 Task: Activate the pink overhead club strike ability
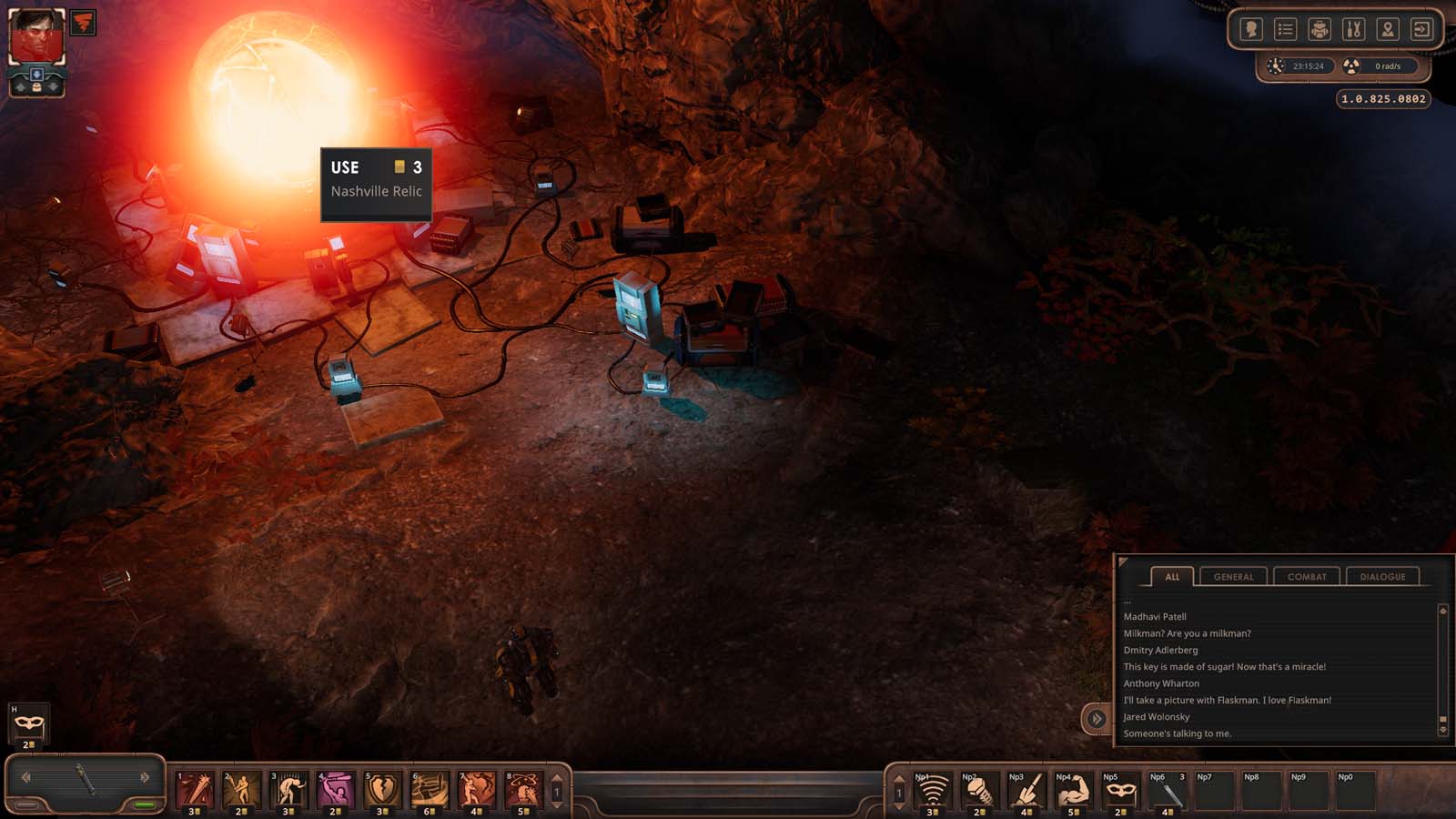[x=336, y=789]
